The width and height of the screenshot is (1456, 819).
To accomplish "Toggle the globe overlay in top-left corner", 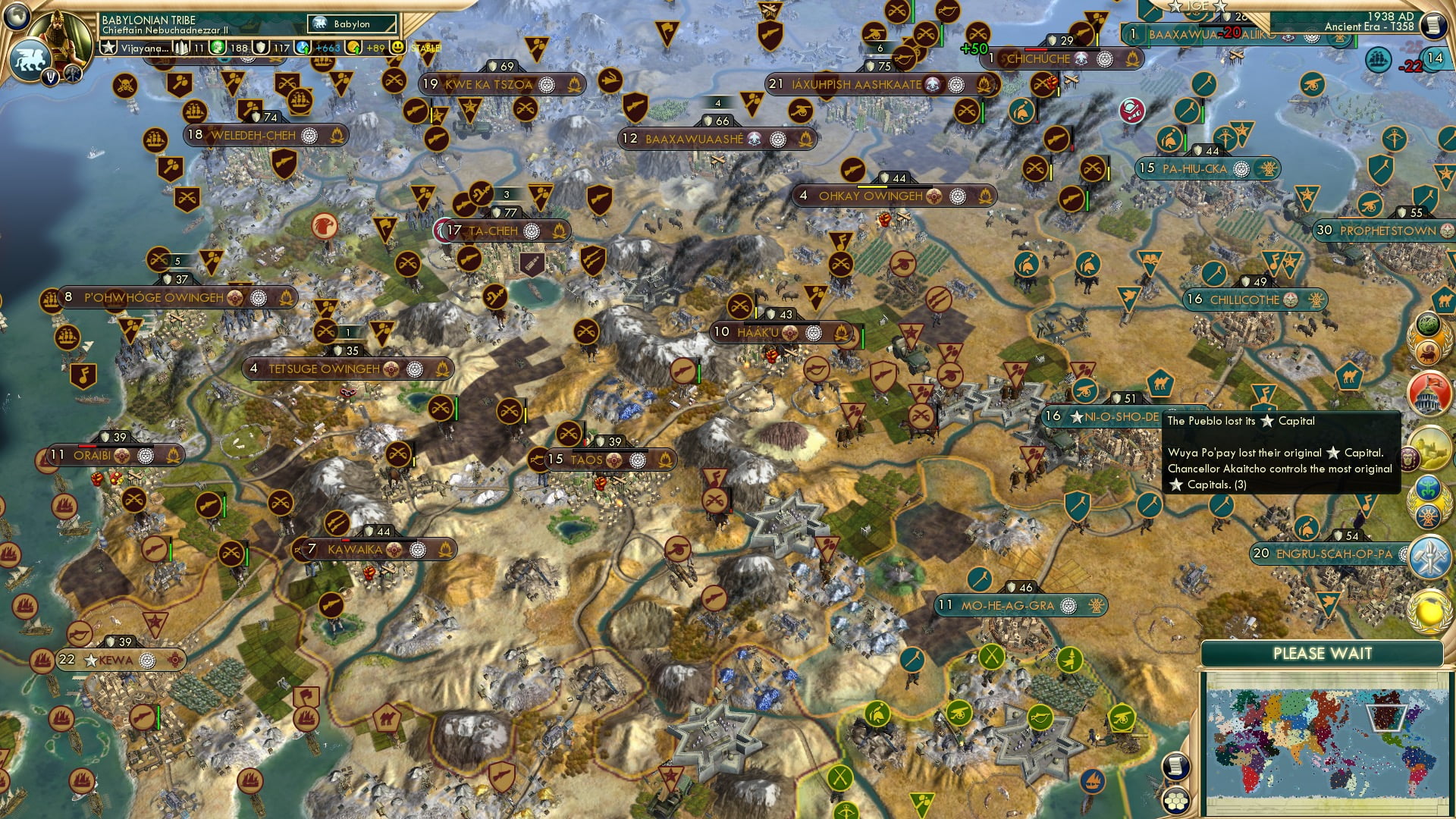I will coord(17,18).
